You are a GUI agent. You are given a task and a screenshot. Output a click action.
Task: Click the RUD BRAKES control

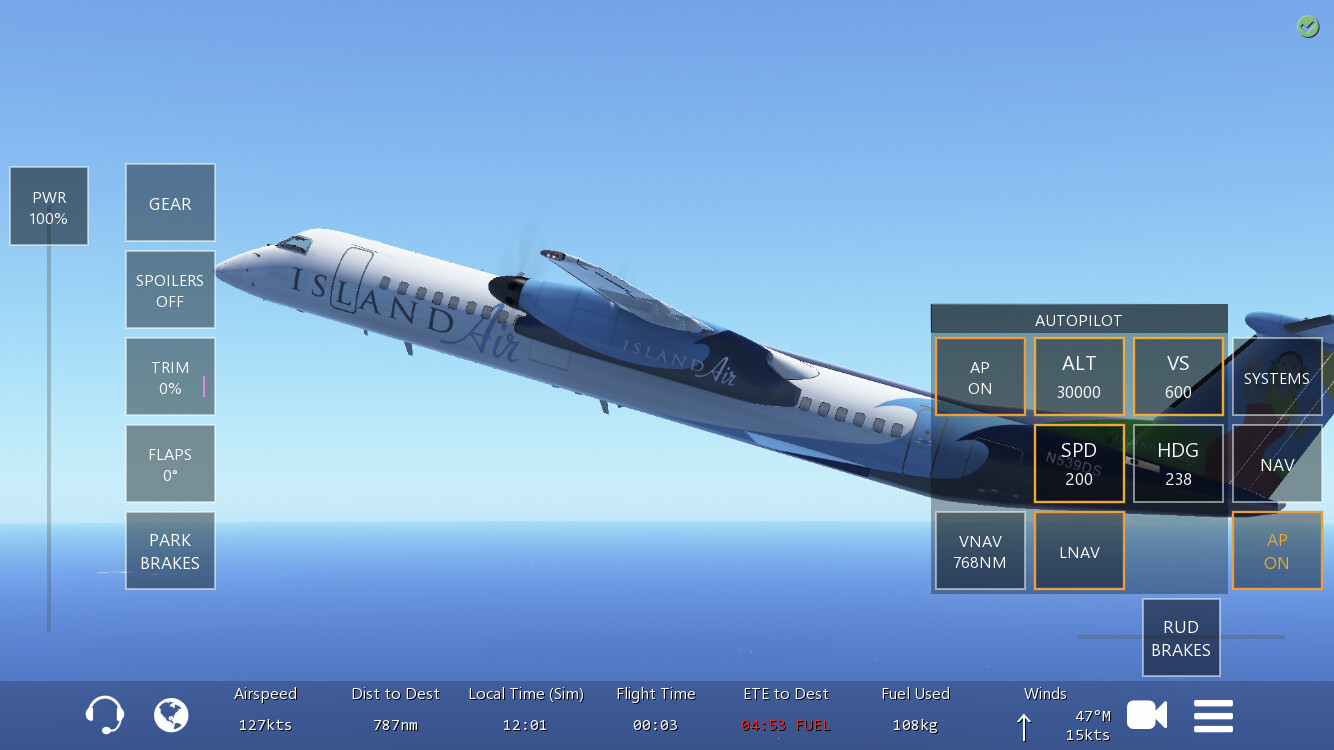1181,638
